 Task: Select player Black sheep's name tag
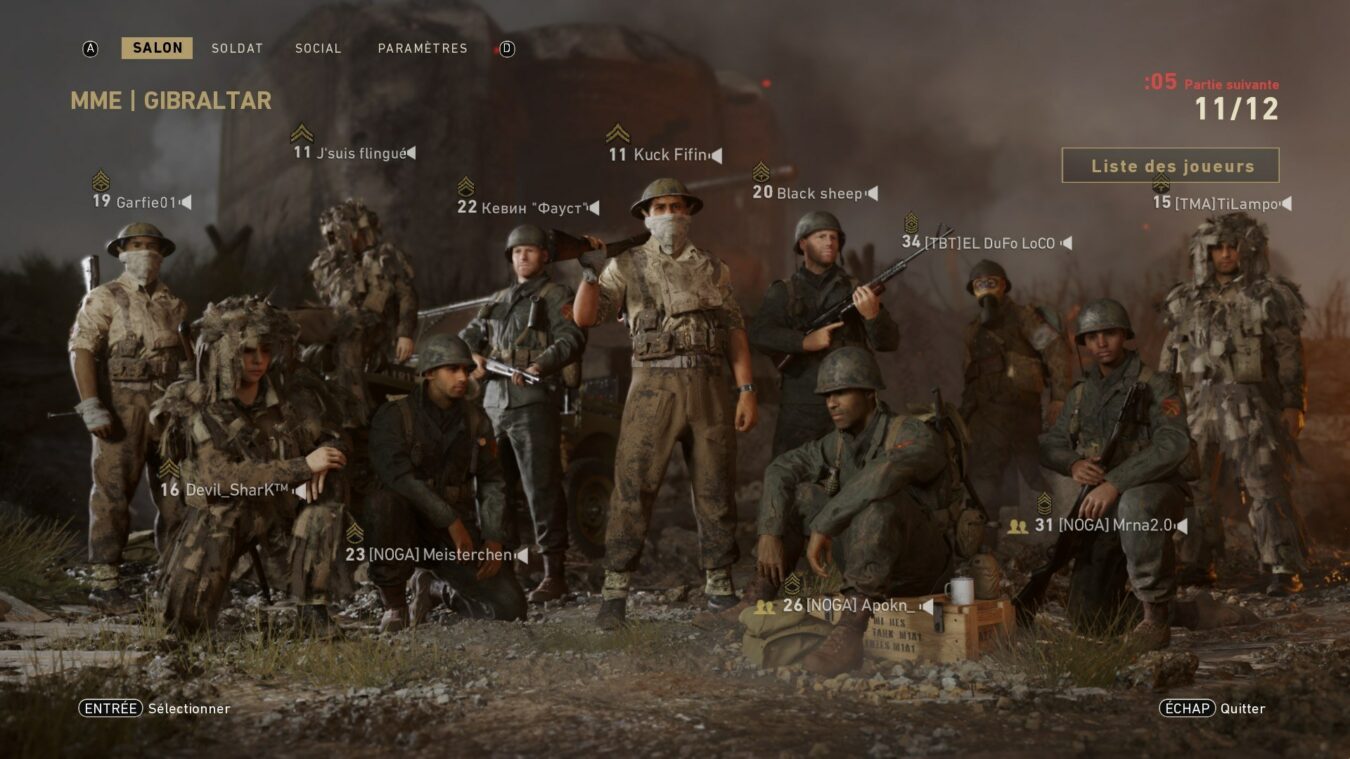(820, 193)
